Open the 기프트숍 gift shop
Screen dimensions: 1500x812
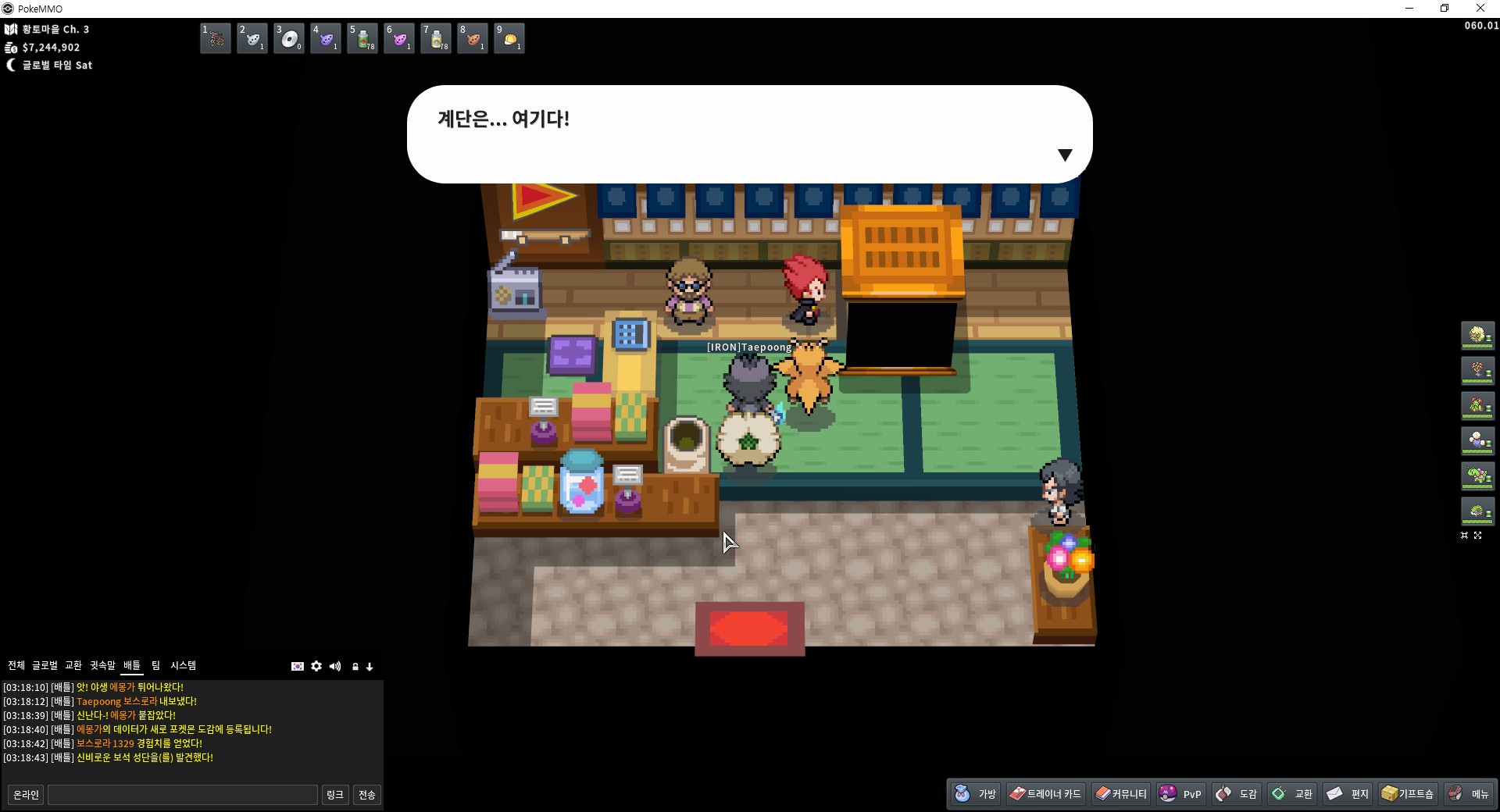point(1407,793)
